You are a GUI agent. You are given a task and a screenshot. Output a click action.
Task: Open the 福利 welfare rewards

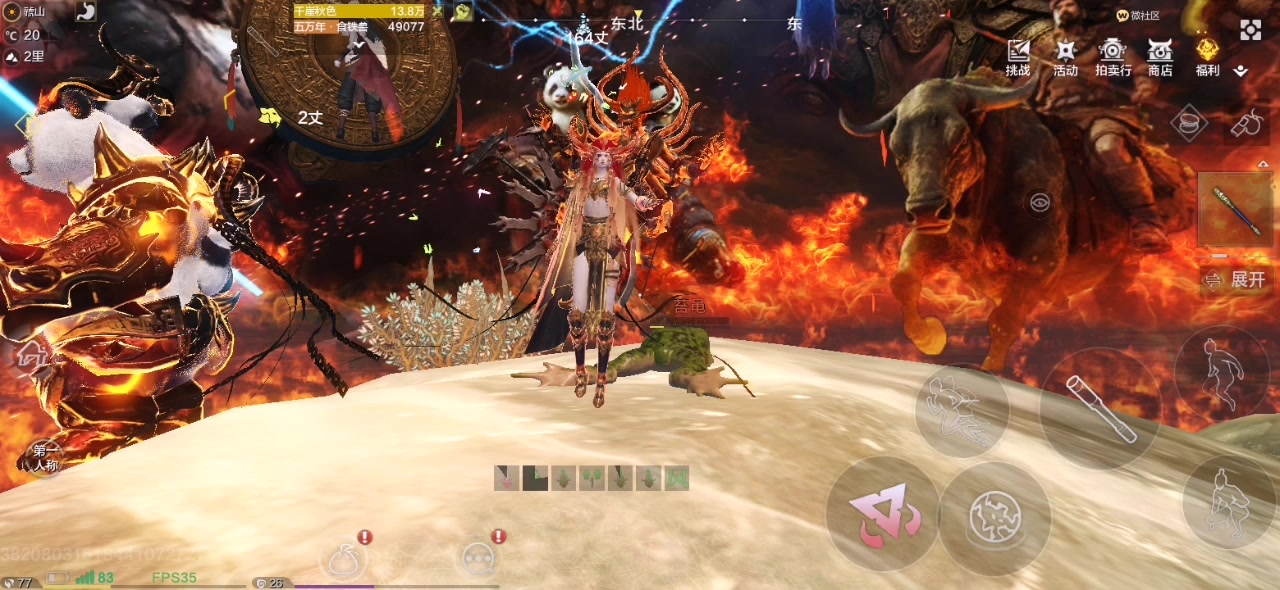(x=1207, y=57)
